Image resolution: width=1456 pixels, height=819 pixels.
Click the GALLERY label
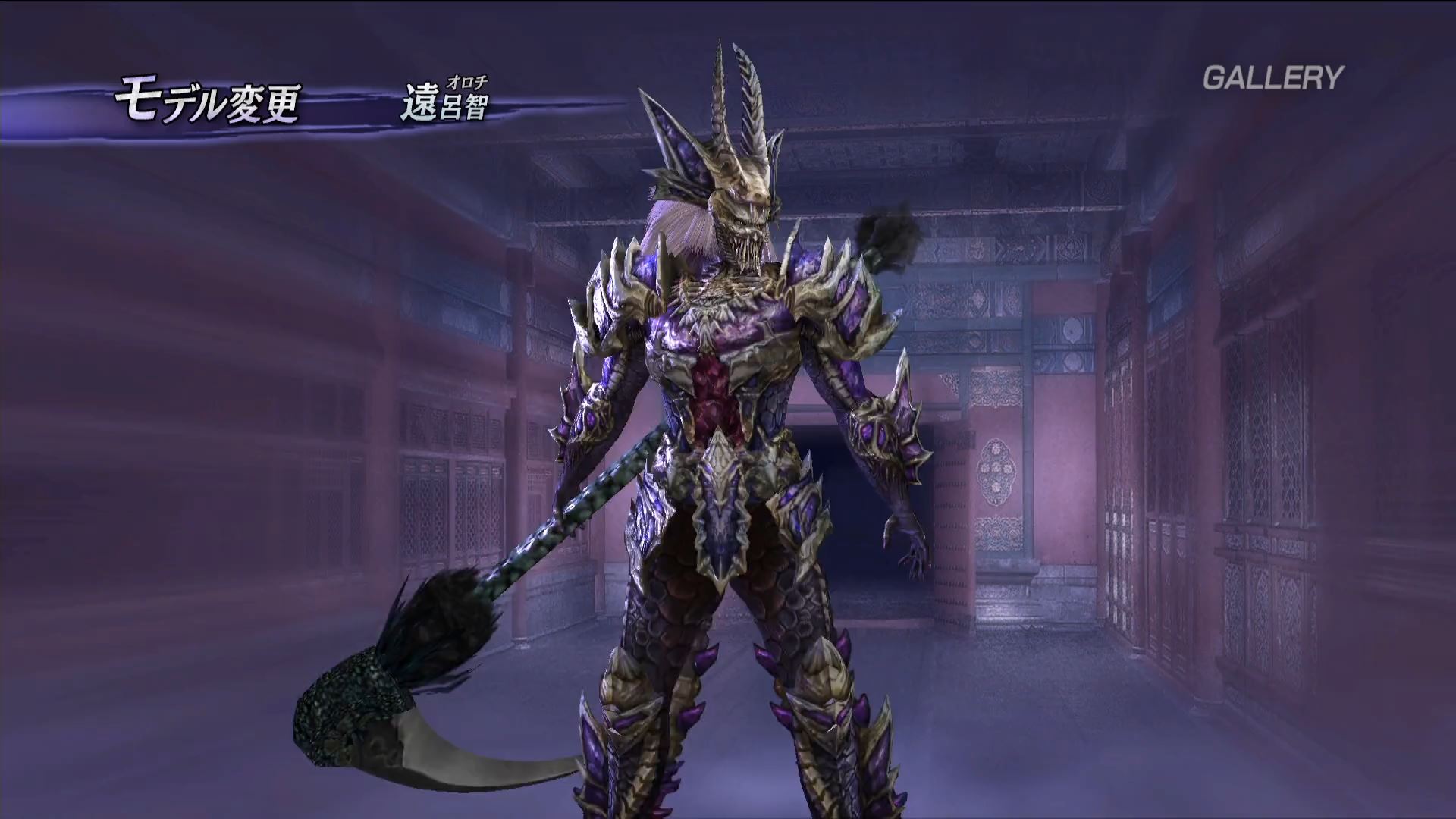1273,77
